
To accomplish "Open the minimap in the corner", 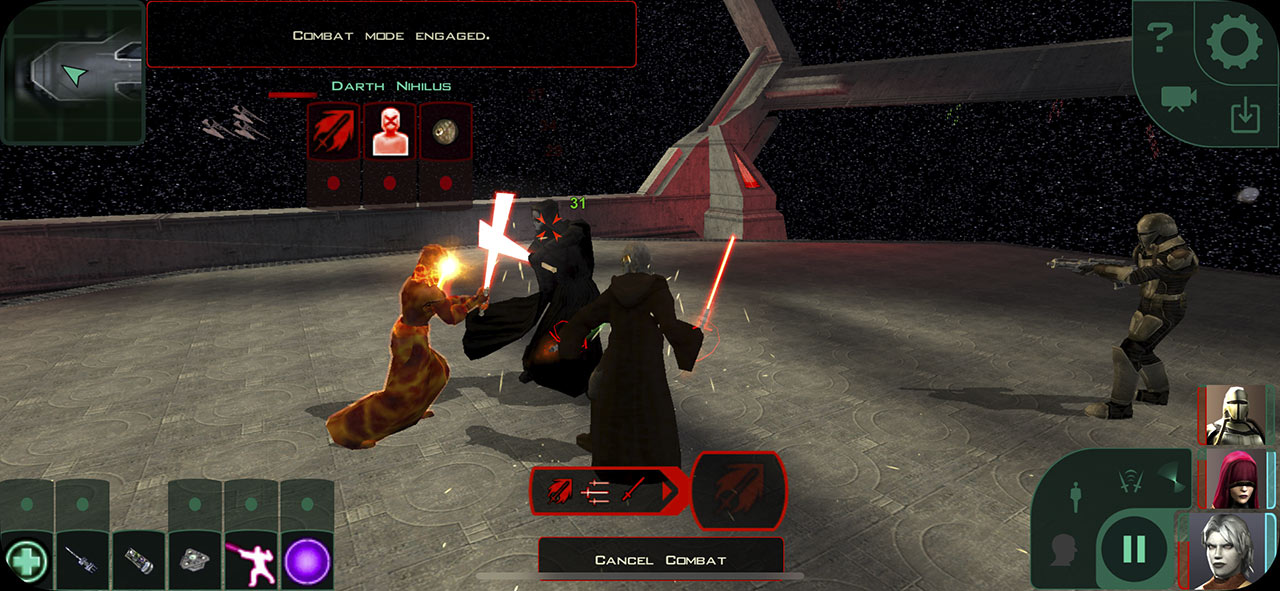I will [73, 72].
